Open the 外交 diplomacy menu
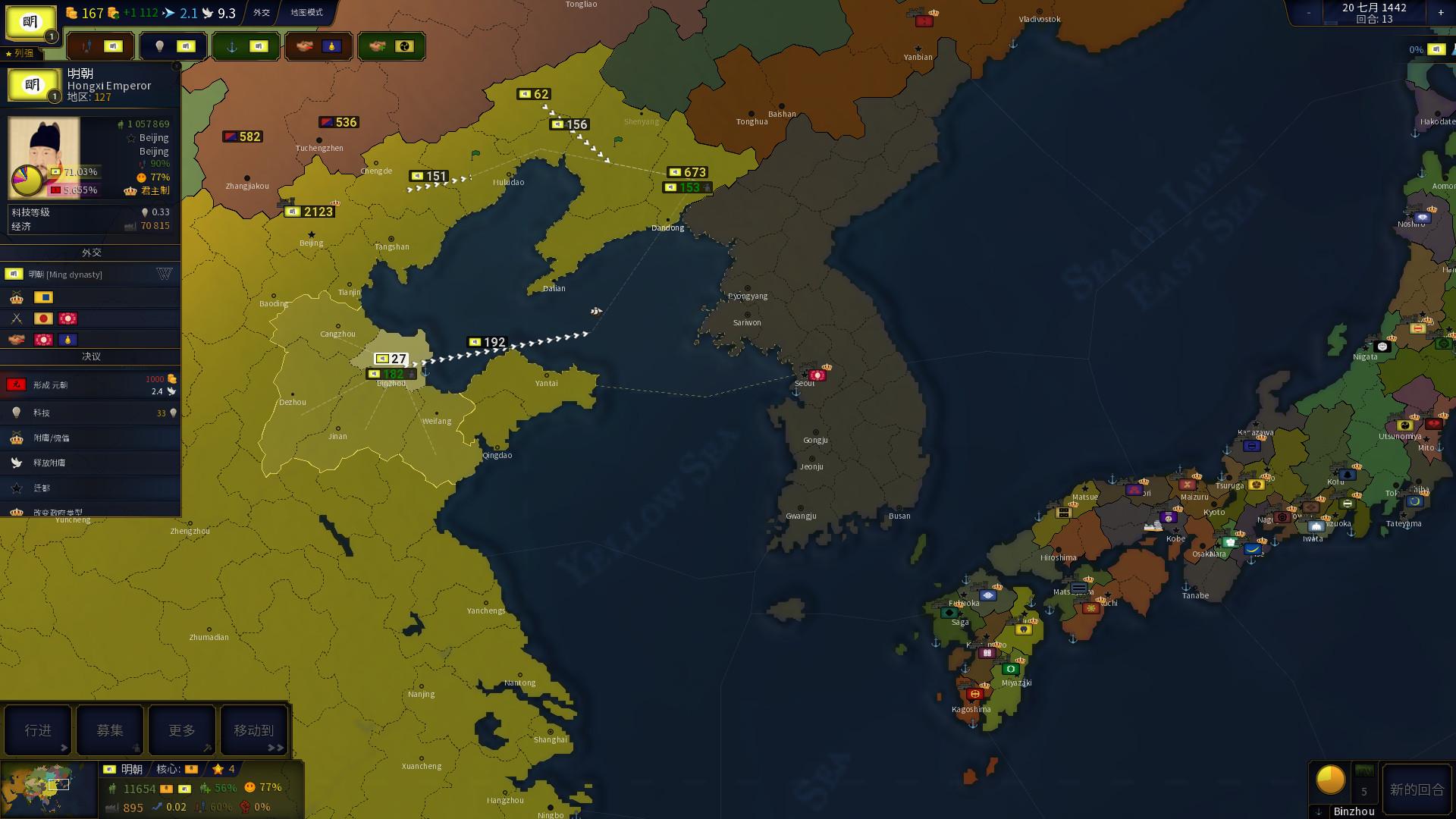Viewport: 1456px width, 819px height. 262,12
